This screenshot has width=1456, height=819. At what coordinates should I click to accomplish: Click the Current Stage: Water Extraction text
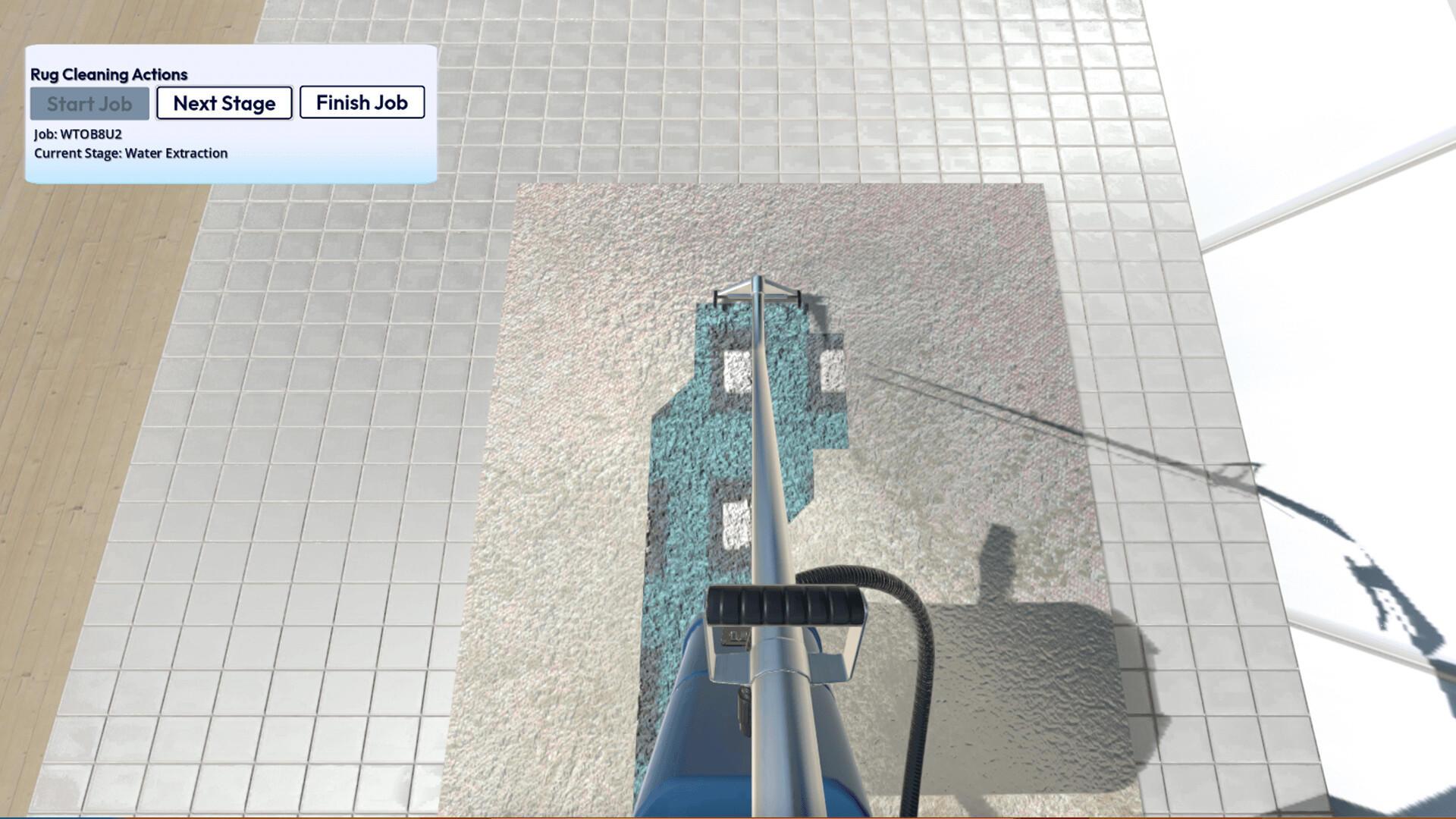click(x=130, y=153)
